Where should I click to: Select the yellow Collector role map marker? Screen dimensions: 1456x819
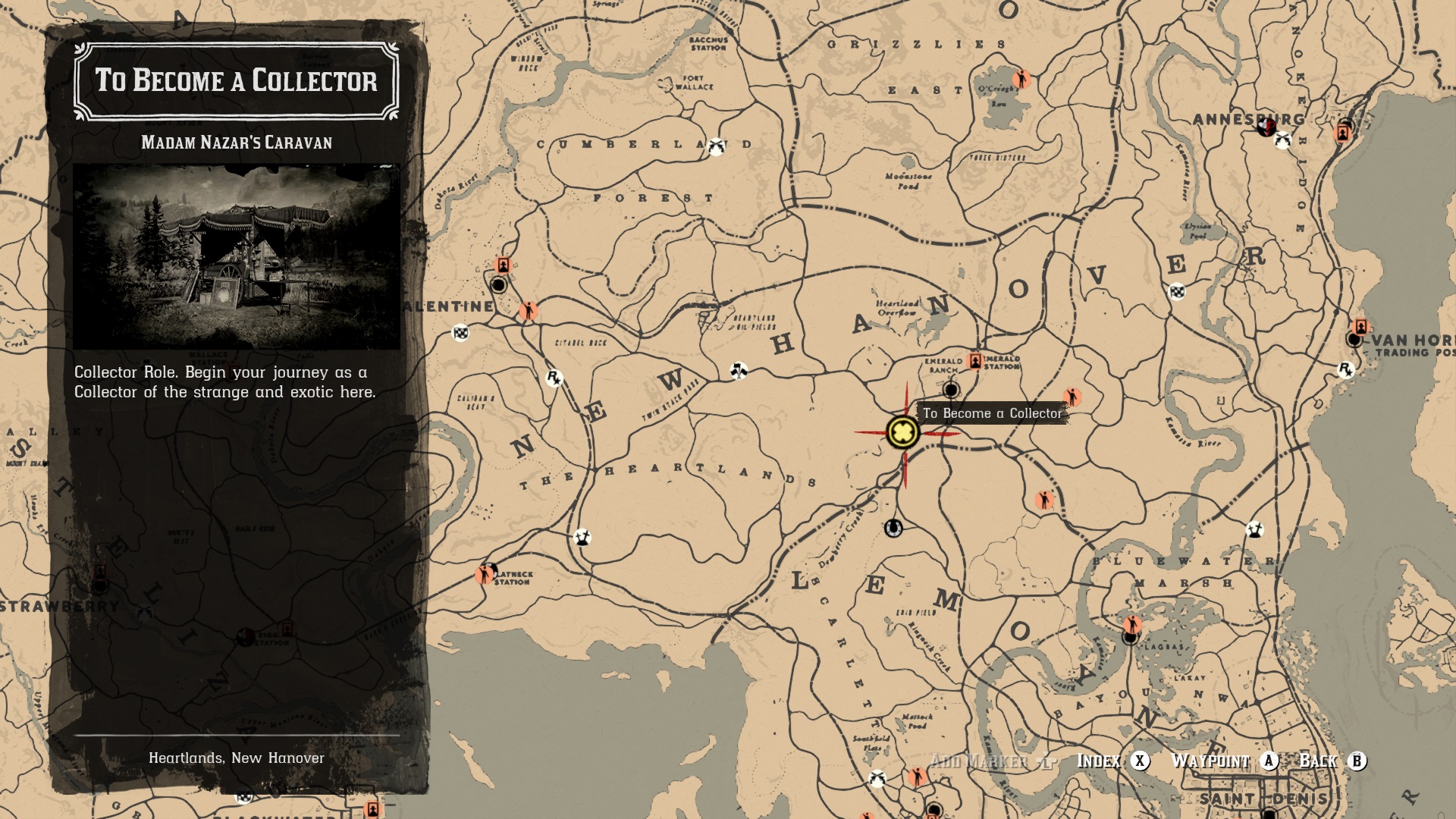pos(902,432)
